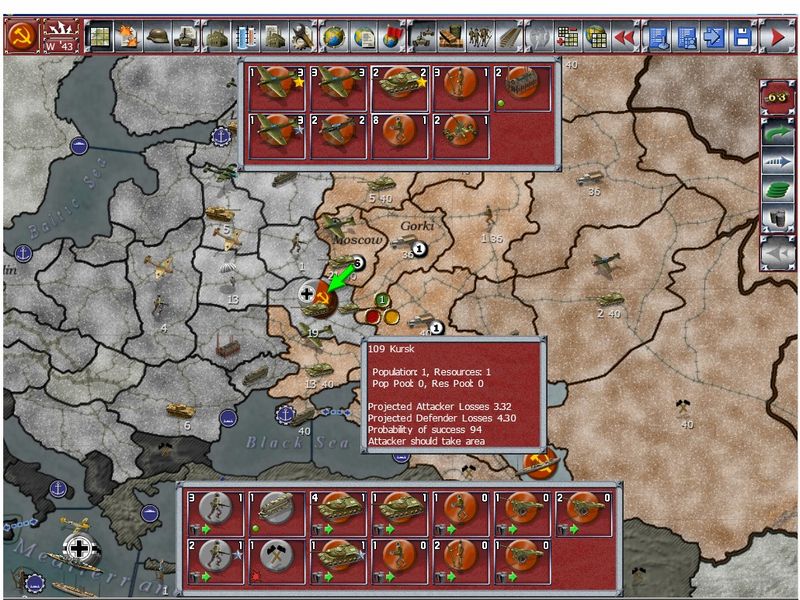Toggle the binoculars button on the side panel
The width and height of the screenshot is (800, 600).
776,98
